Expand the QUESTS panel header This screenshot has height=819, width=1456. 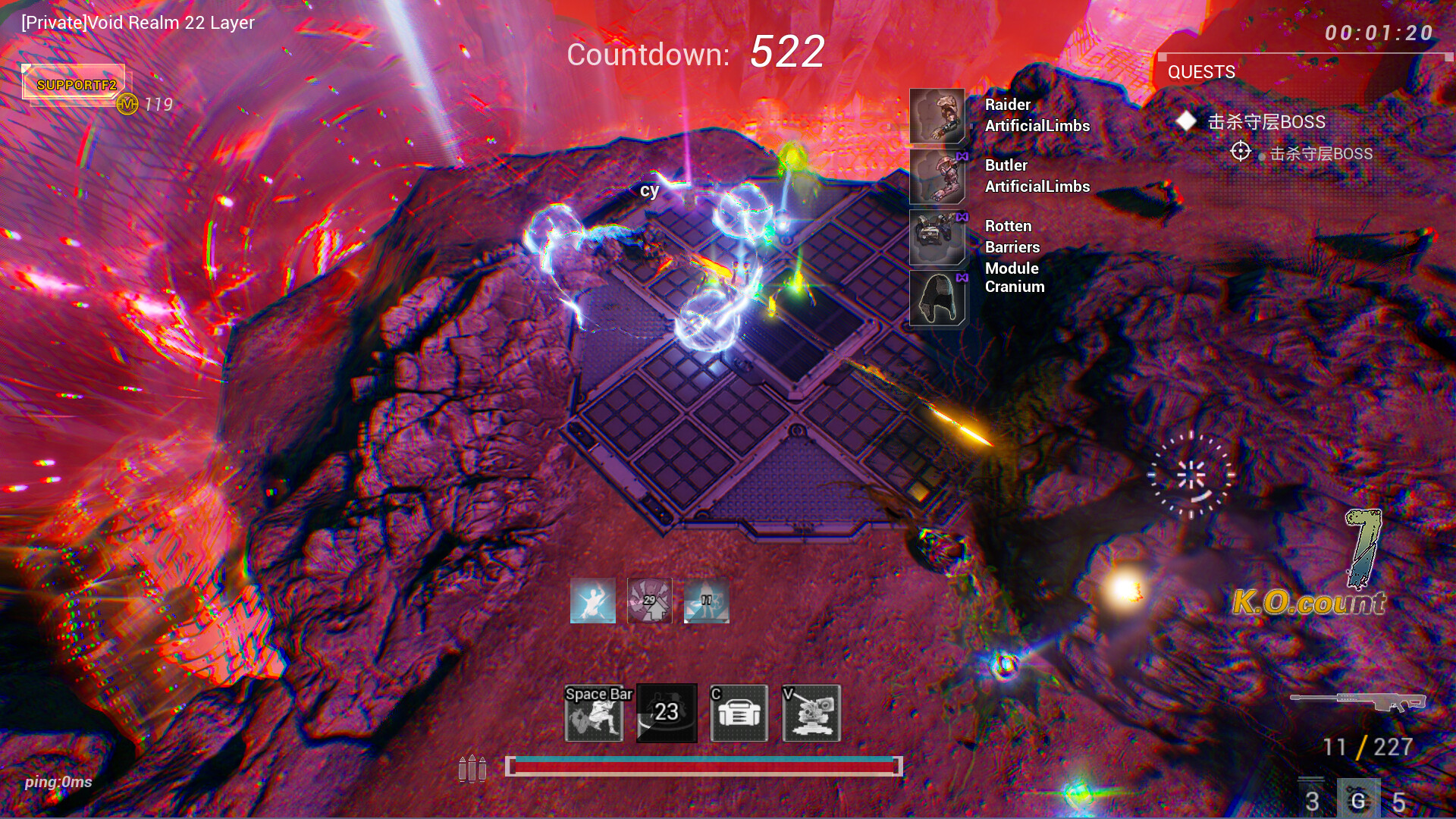[x=1201, y=73]
